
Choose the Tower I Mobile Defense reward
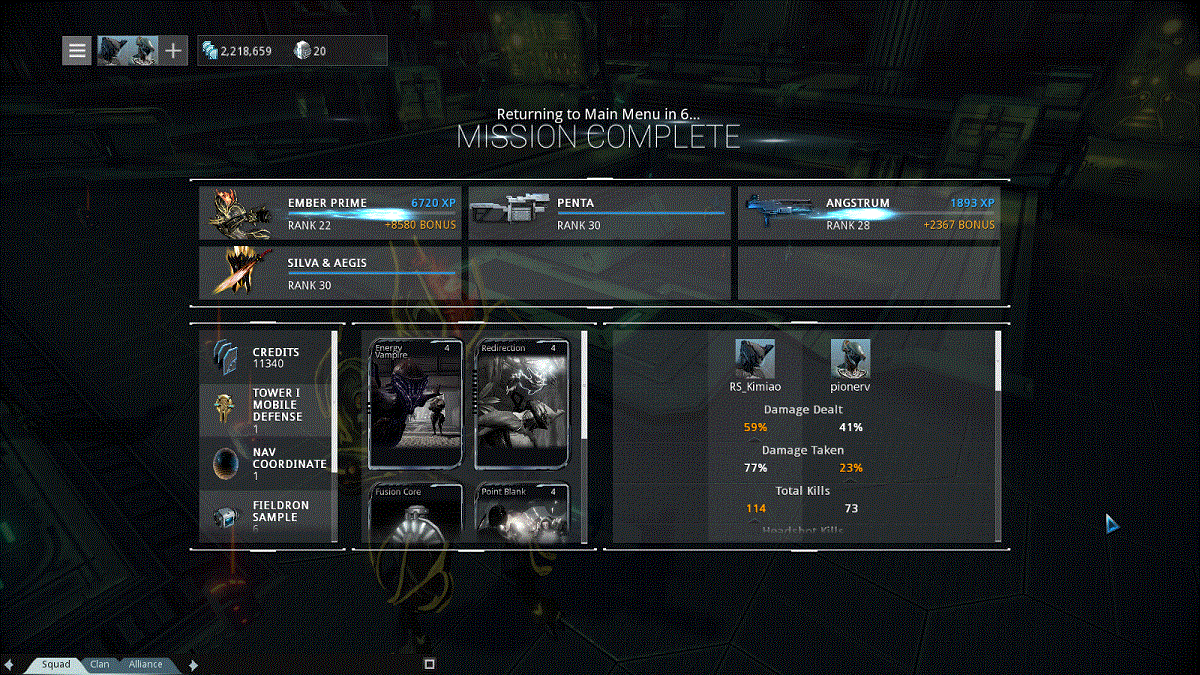click(265, 410)
